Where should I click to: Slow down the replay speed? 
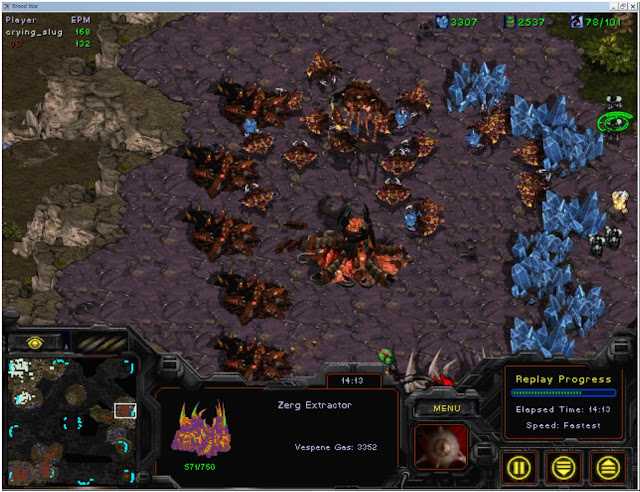click(x=564, y=465)
